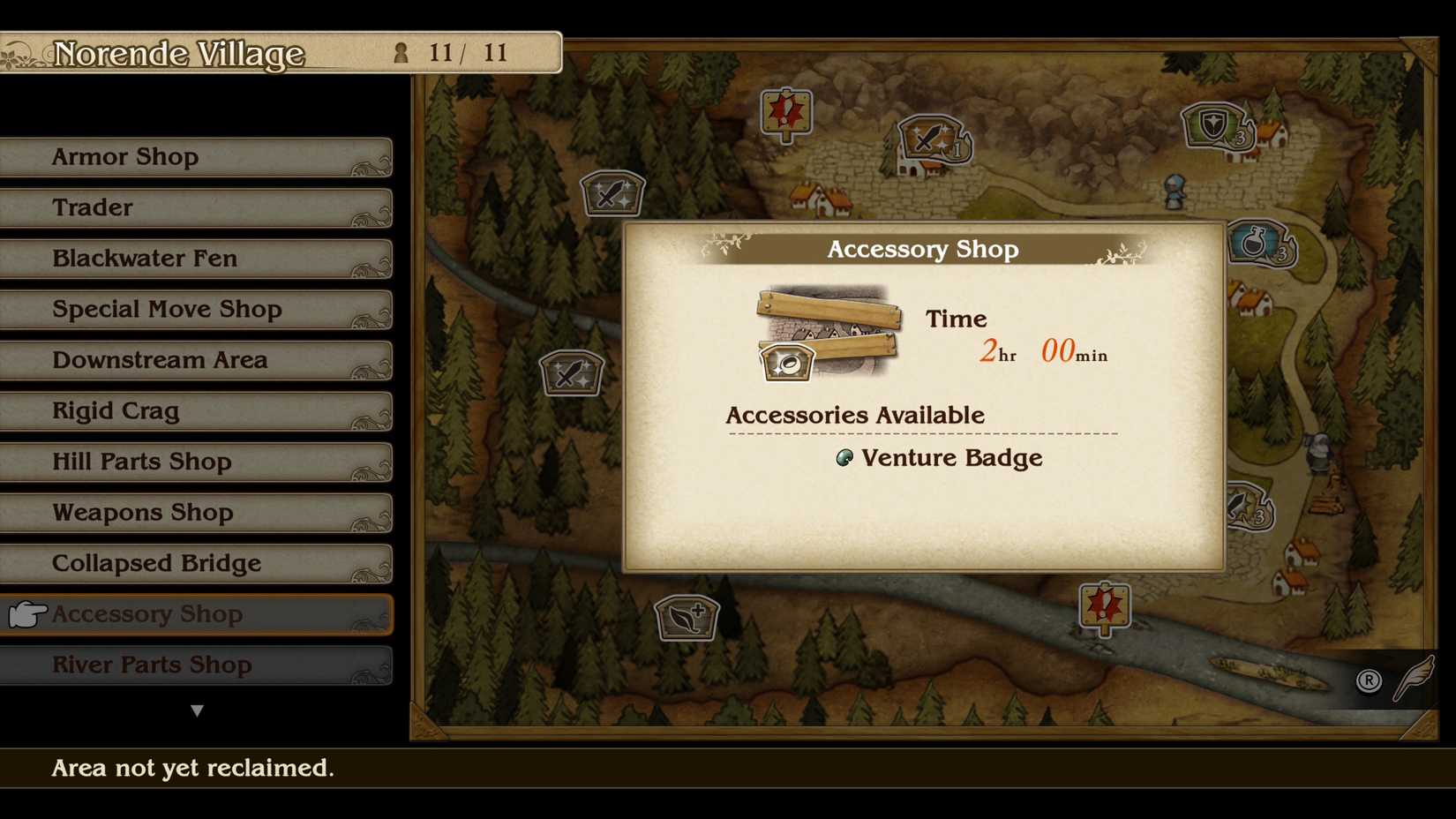Select the Accessory Shop entry in the sidebar
This screenshot has height=819, width=1456.
tap(196, 614)
